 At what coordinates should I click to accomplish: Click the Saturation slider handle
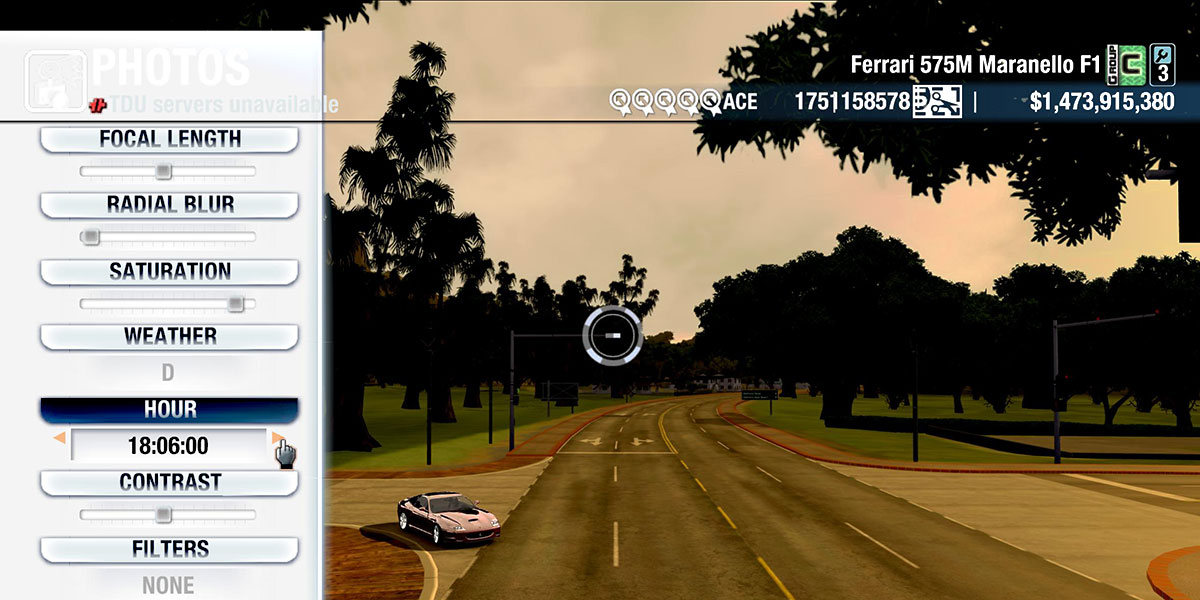pyautogui.click(x=235, y=303)
